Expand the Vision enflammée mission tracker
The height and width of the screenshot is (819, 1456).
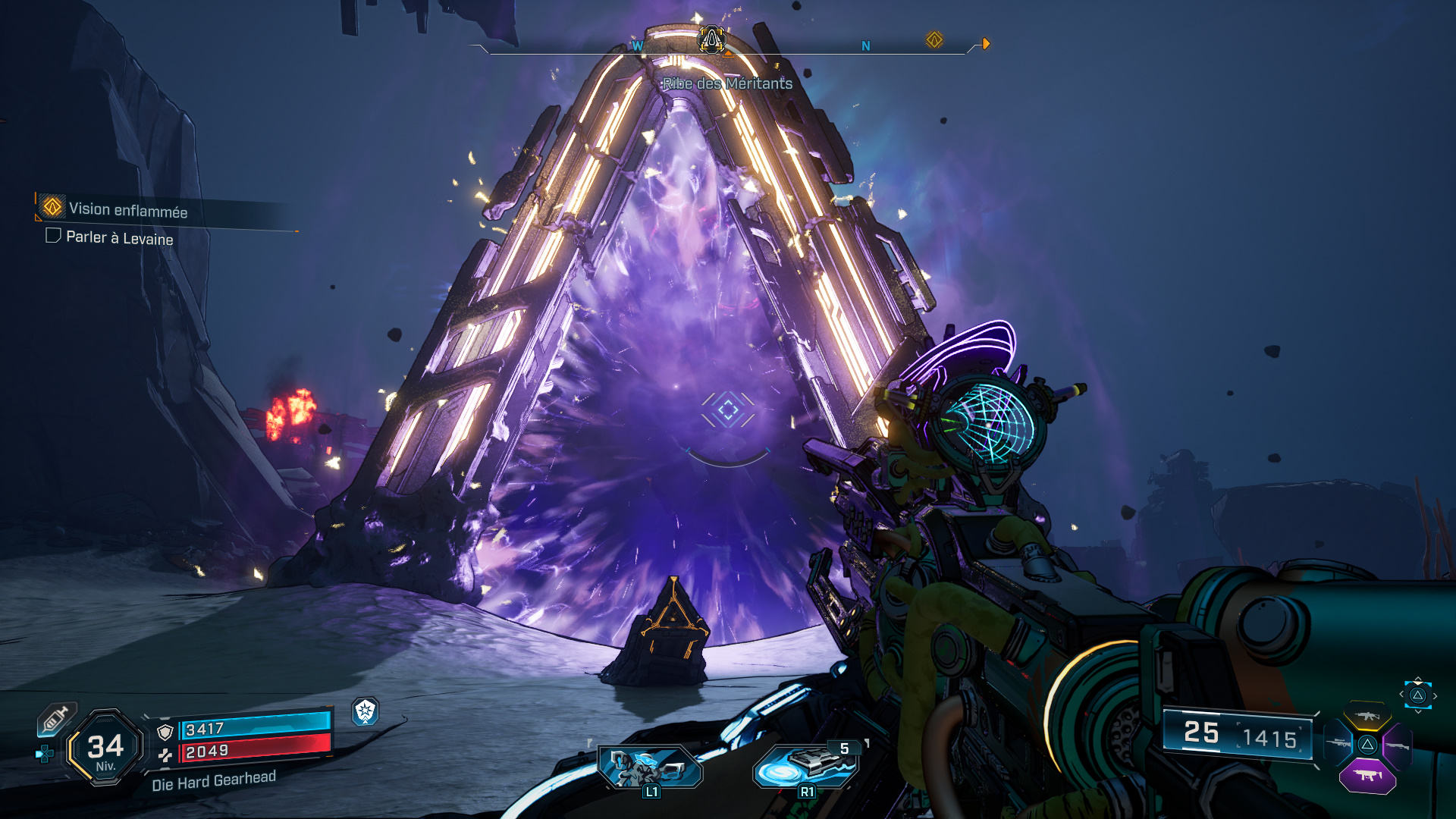(x=127, y=210)
